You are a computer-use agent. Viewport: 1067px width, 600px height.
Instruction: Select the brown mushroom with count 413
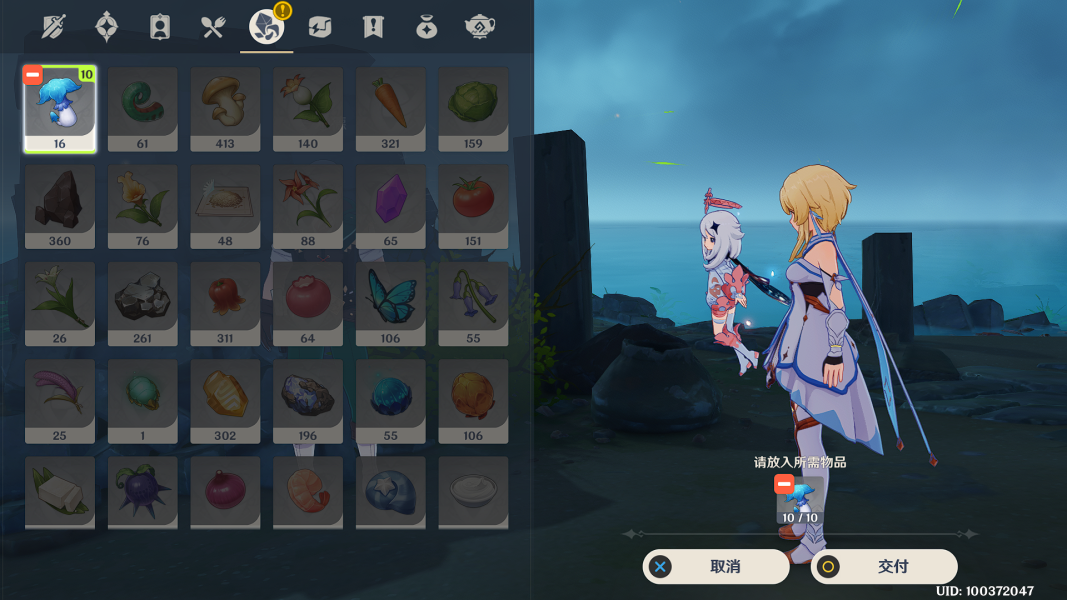tap(225, 110)
